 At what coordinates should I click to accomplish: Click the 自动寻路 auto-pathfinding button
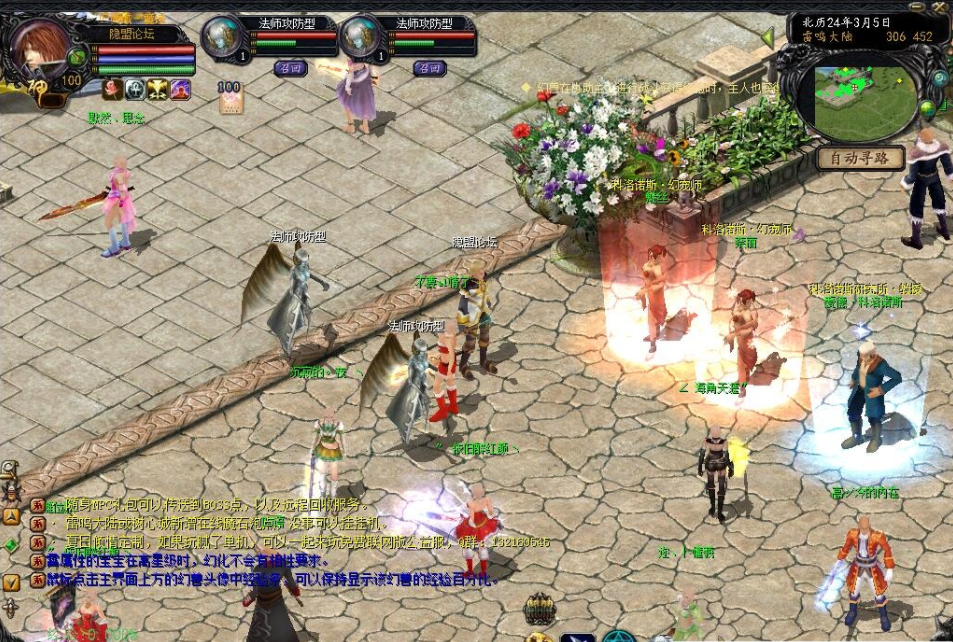coord(860,158)
